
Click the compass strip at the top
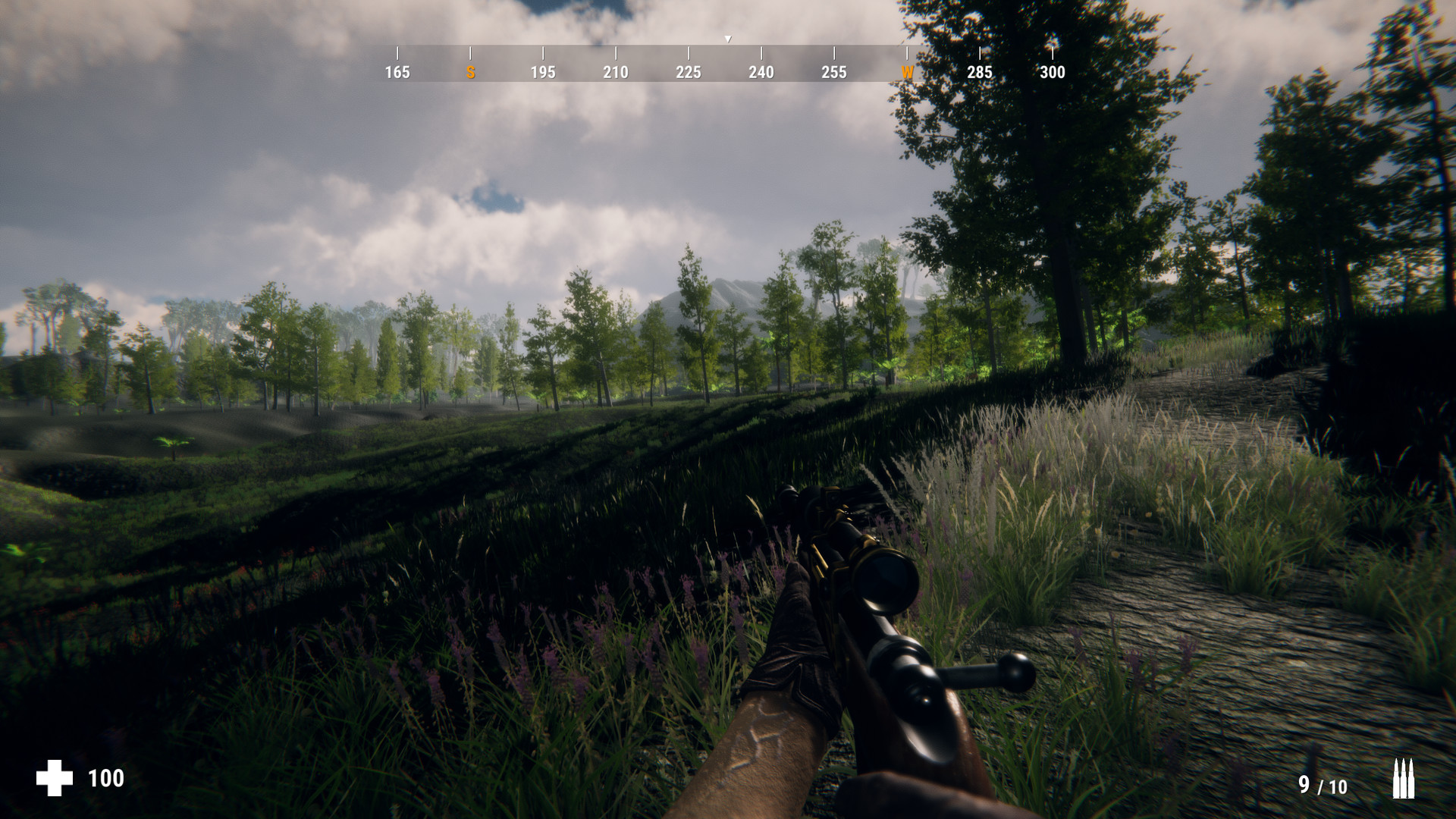(x=728, y=61)
